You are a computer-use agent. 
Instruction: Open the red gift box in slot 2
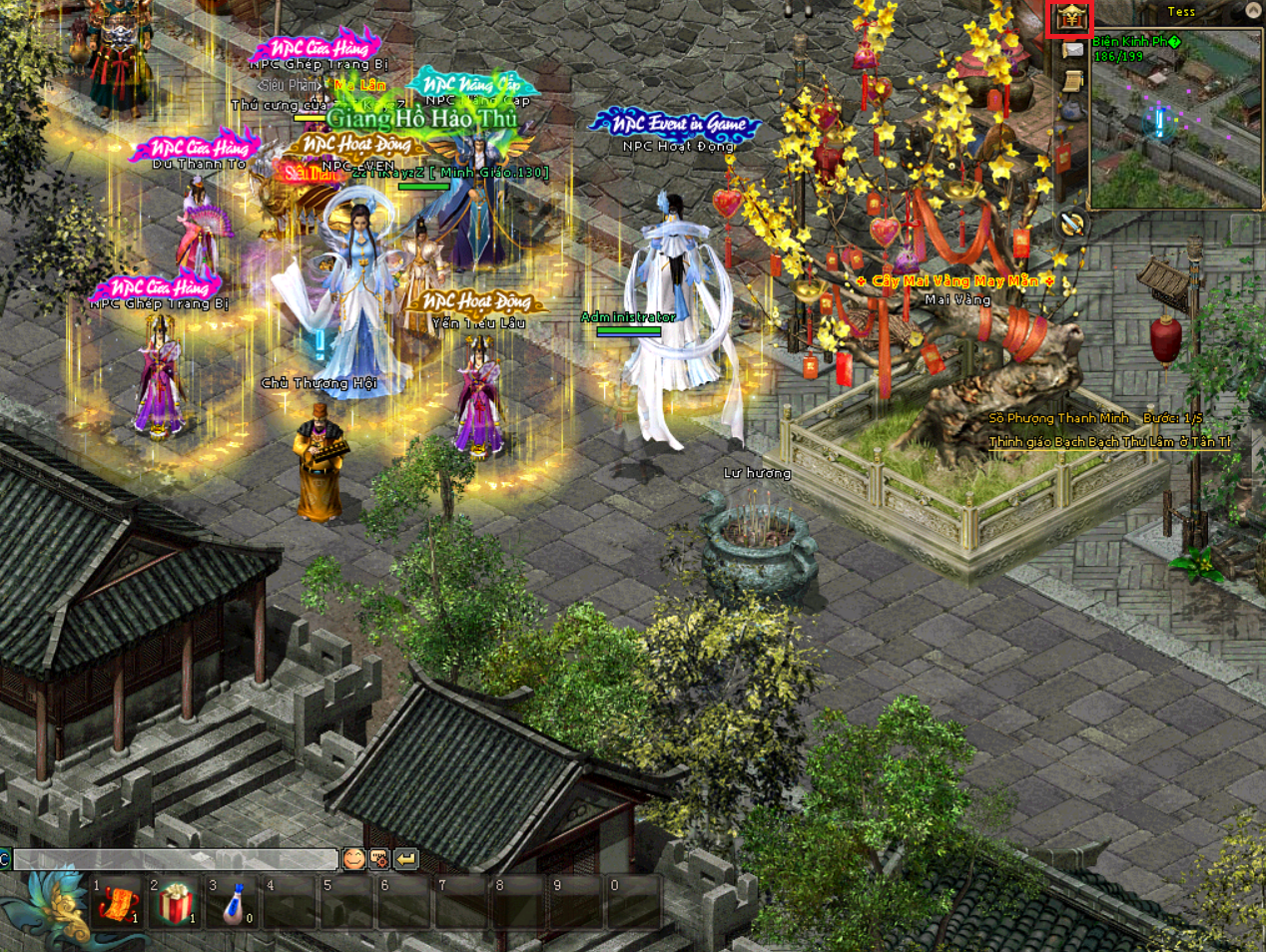point(177,904)
